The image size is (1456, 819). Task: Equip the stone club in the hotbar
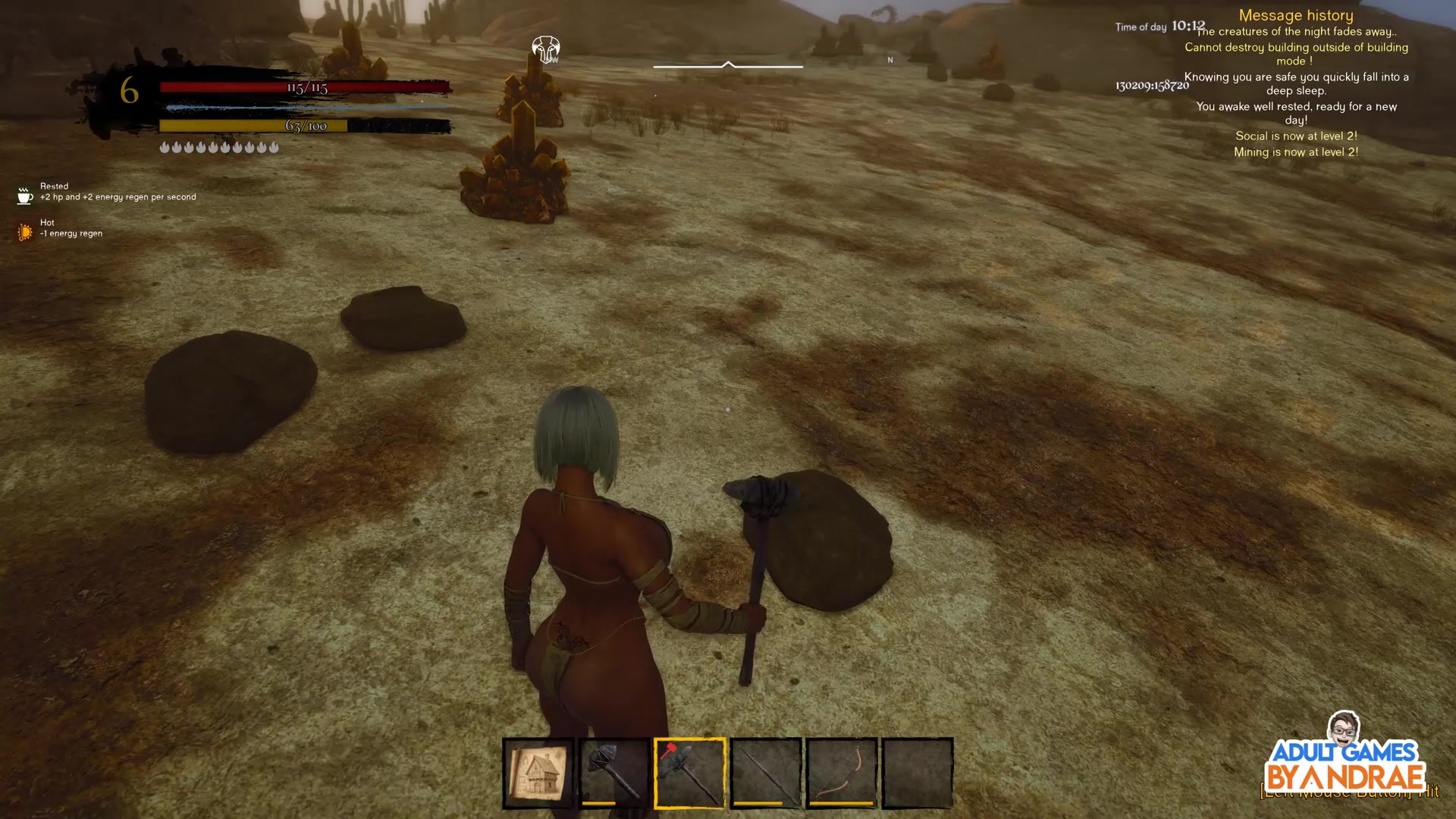click(613, 773)
